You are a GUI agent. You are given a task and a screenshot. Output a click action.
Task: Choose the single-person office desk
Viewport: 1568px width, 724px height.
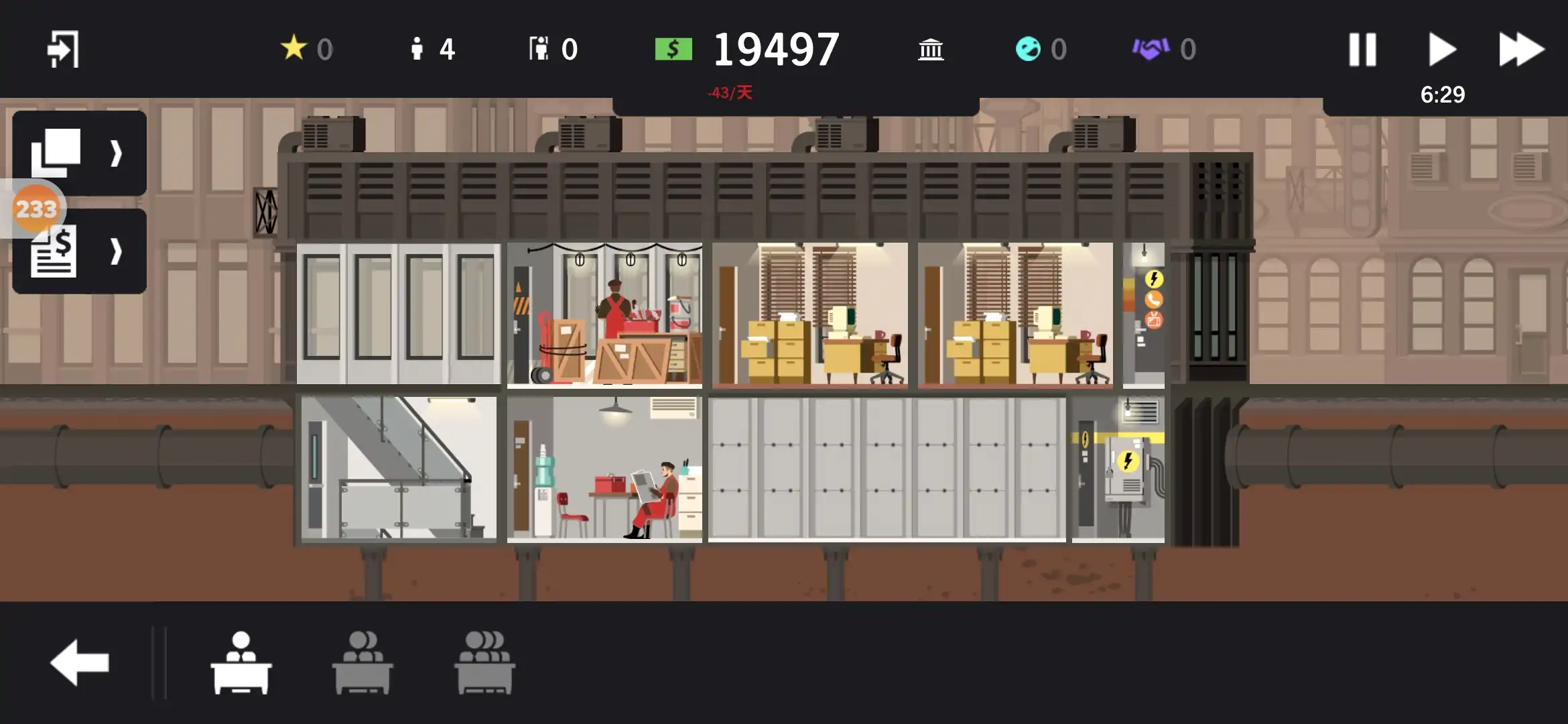pyautogui.click(x=241, y=662)
